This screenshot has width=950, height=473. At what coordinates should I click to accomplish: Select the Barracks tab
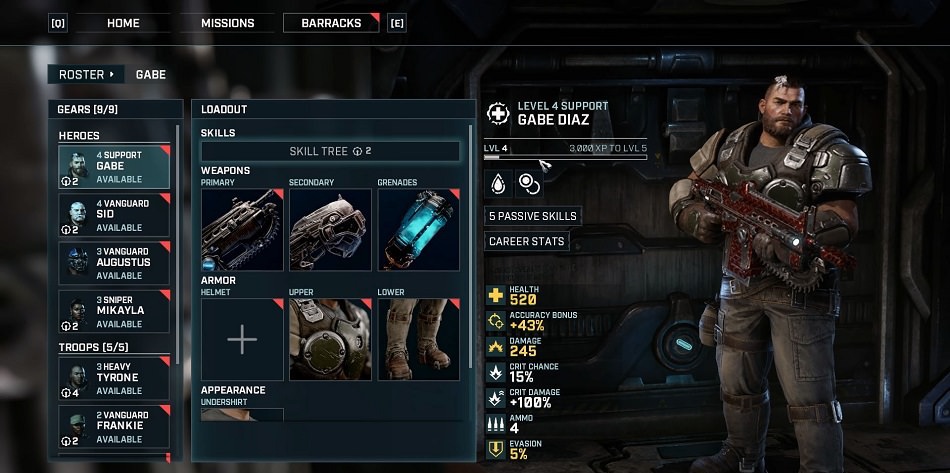(331, 23)
